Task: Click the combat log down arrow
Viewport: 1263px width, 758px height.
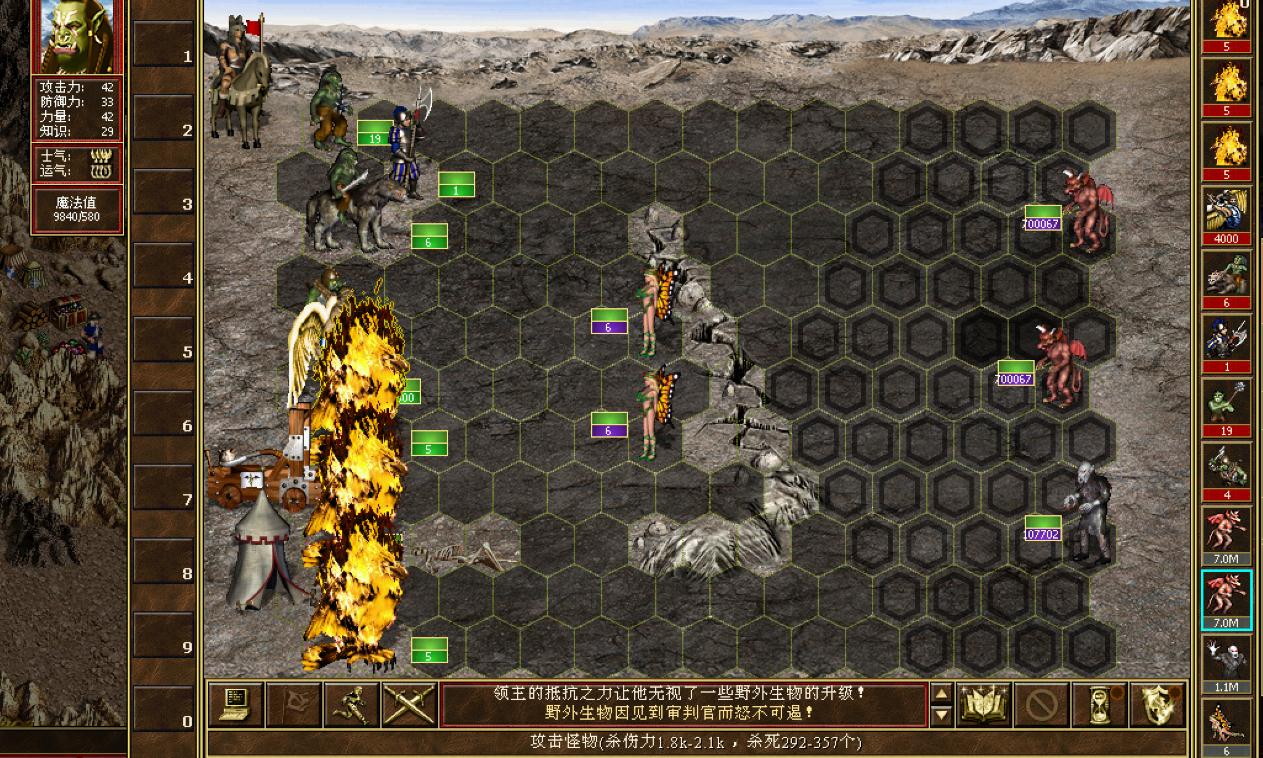Action: (941, 715)
